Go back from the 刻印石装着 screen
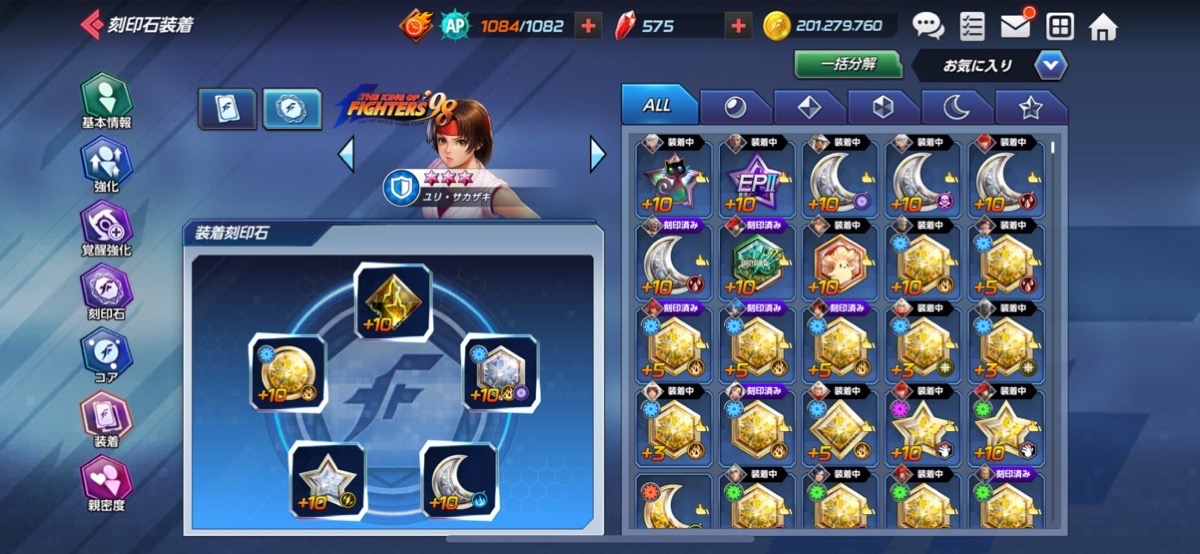The image size is (1200, 554). tap(92, 25)
